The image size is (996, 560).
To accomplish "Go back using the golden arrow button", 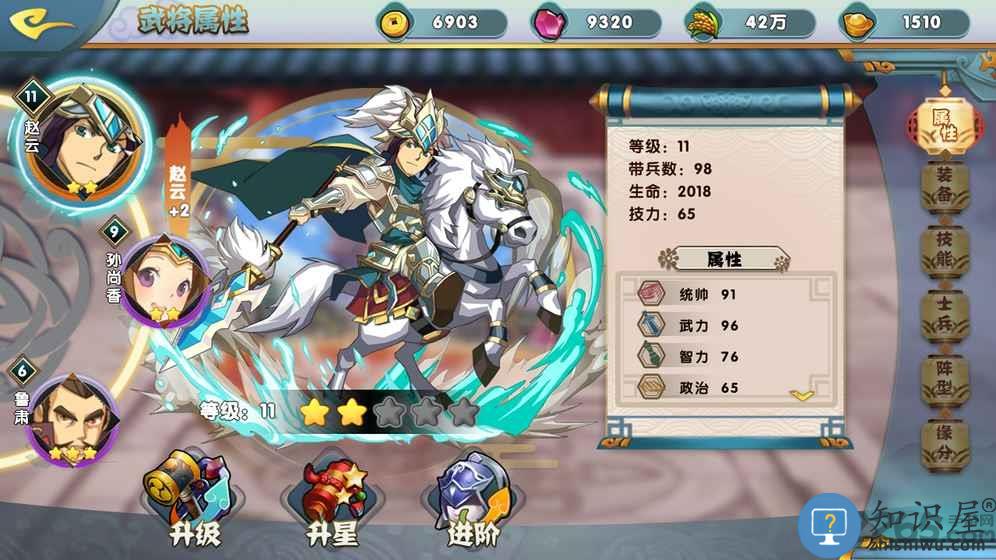I will tap(43, 21).
